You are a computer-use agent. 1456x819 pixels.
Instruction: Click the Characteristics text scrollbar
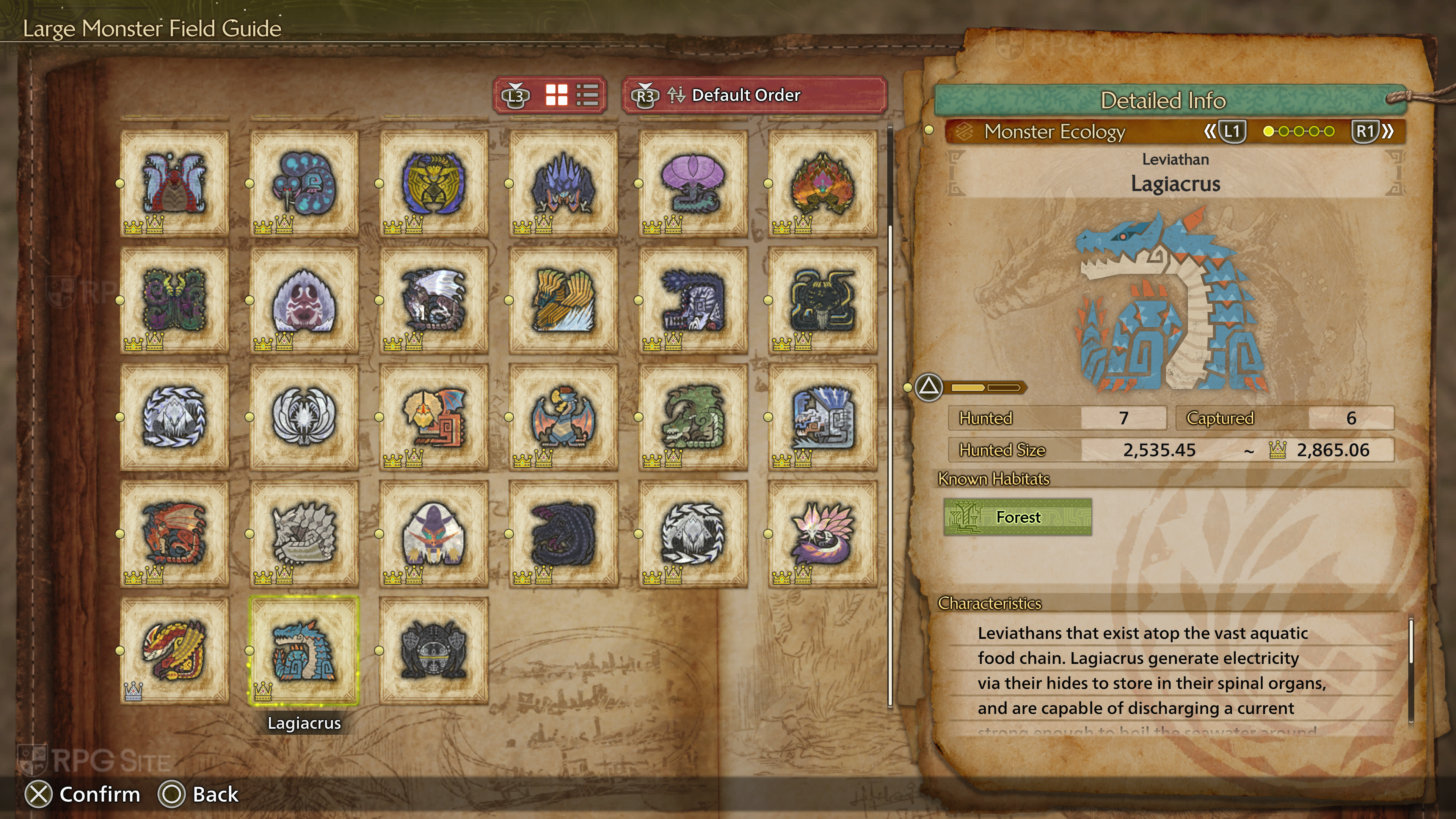[x=1411, y=642]
